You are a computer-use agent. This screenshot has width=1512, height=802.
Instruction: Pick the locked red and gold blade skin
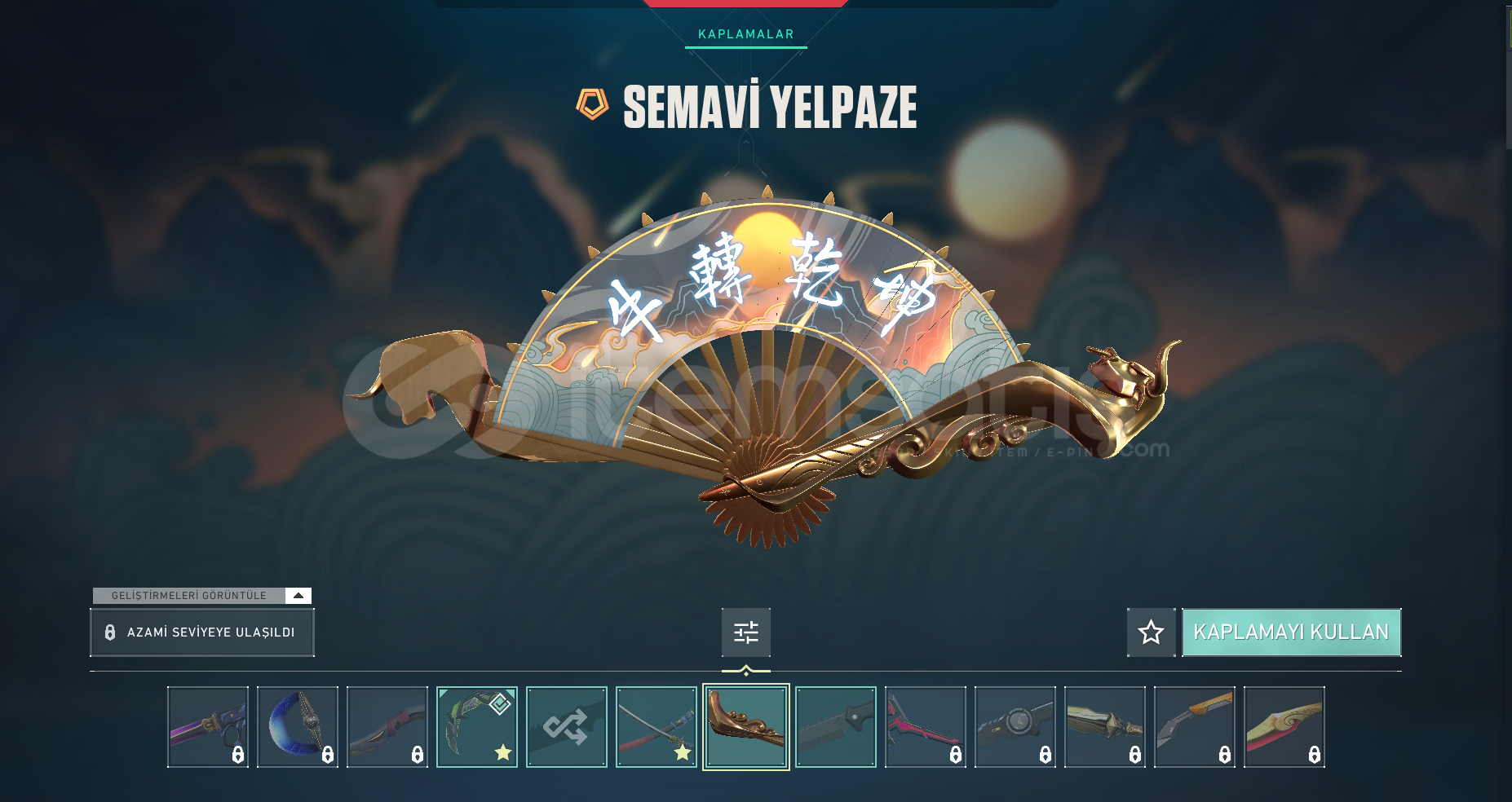1284,727
